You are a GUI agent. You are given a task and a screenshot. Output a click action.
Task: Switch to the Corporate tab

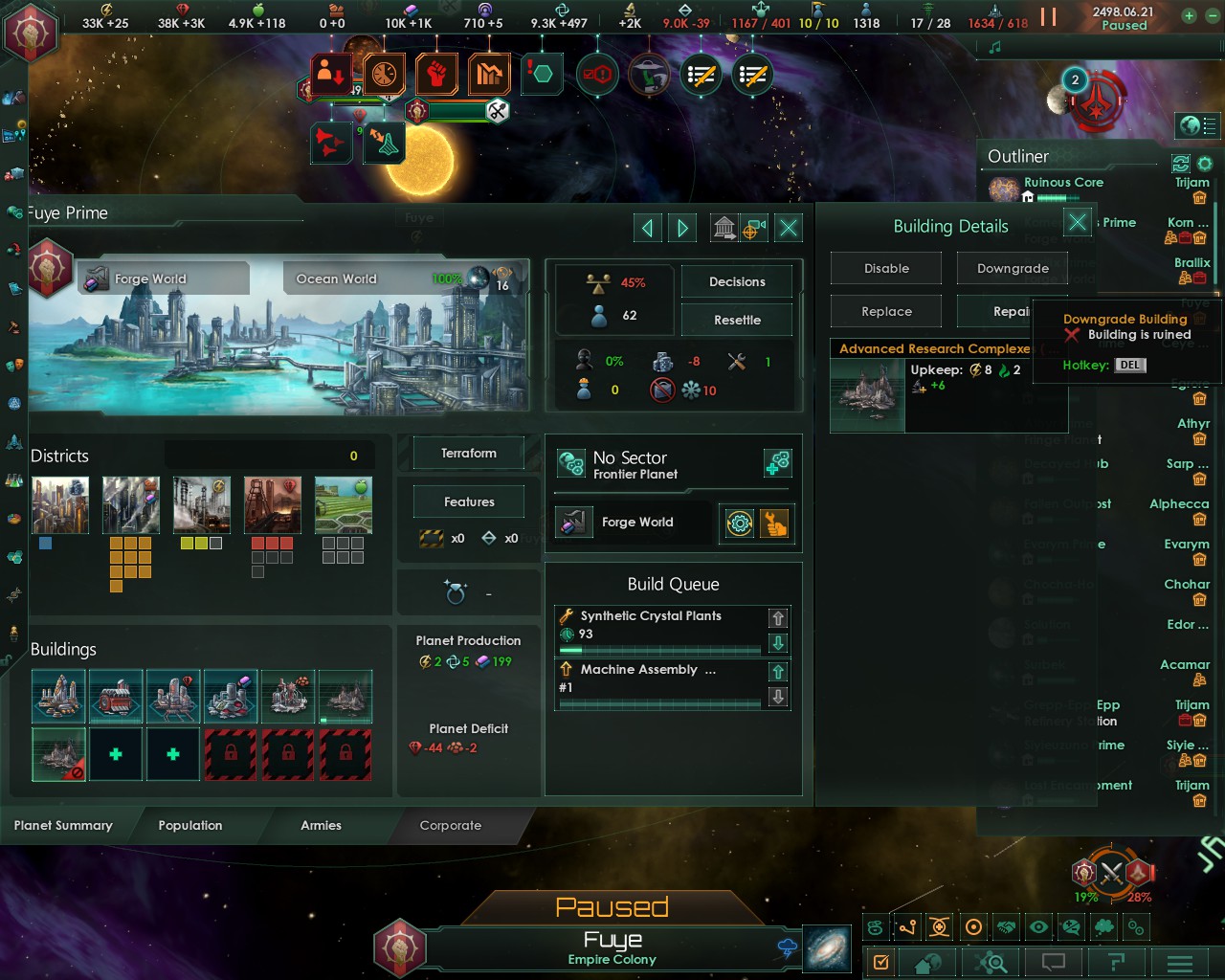point(451,825)
